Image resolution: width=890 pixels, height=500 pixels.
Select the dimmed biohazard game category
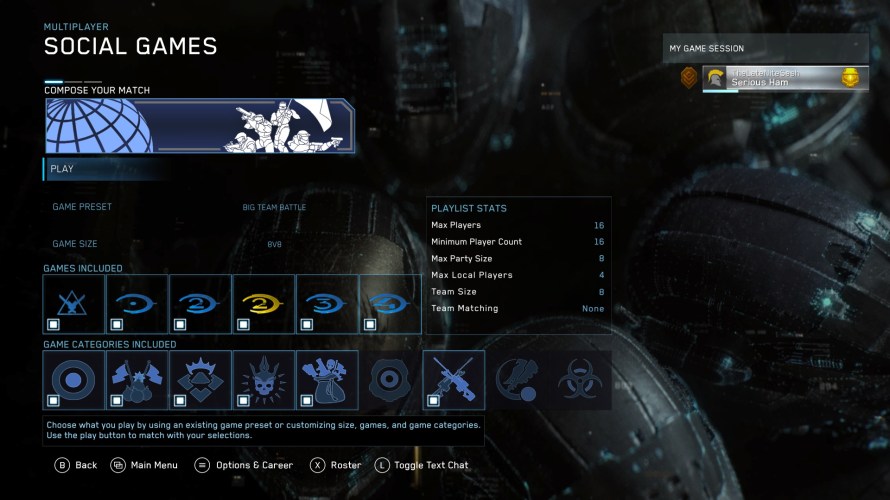pyautogui.click(x=580, y=380)
